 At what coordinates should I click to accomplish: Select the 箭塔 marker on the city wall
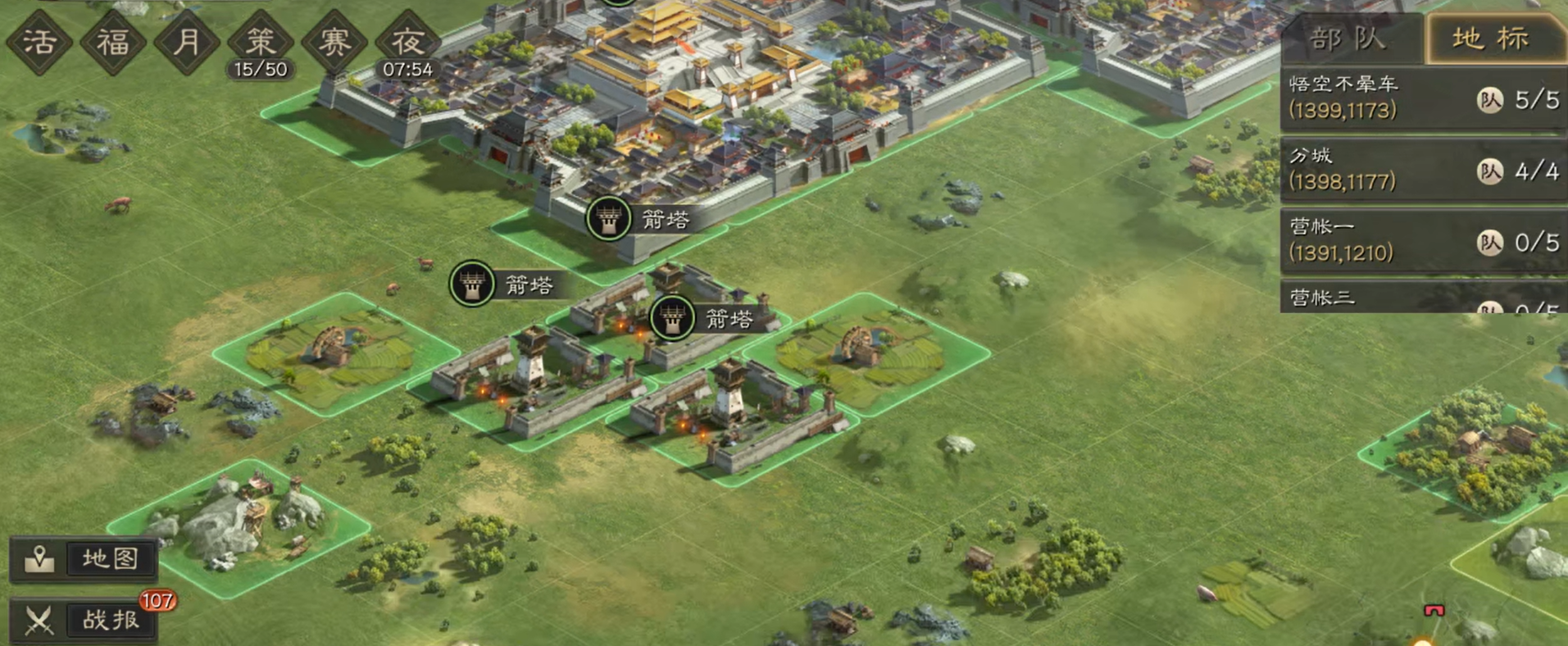point(609,219)
